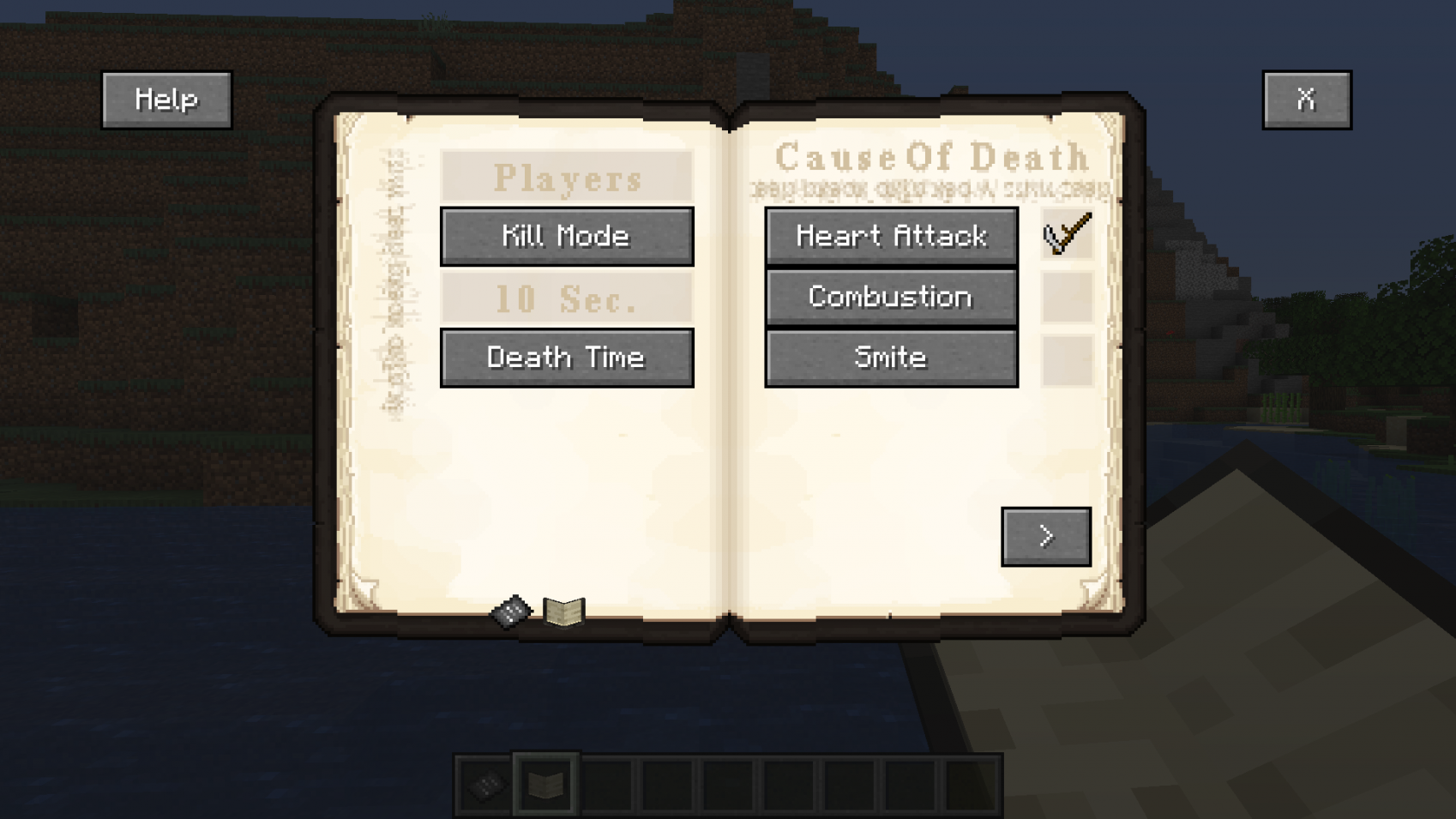The width and height of the screenshot is (1456, 819).
Task: Open the book tab at the page bottom
Action: click(x=563, y=610)
